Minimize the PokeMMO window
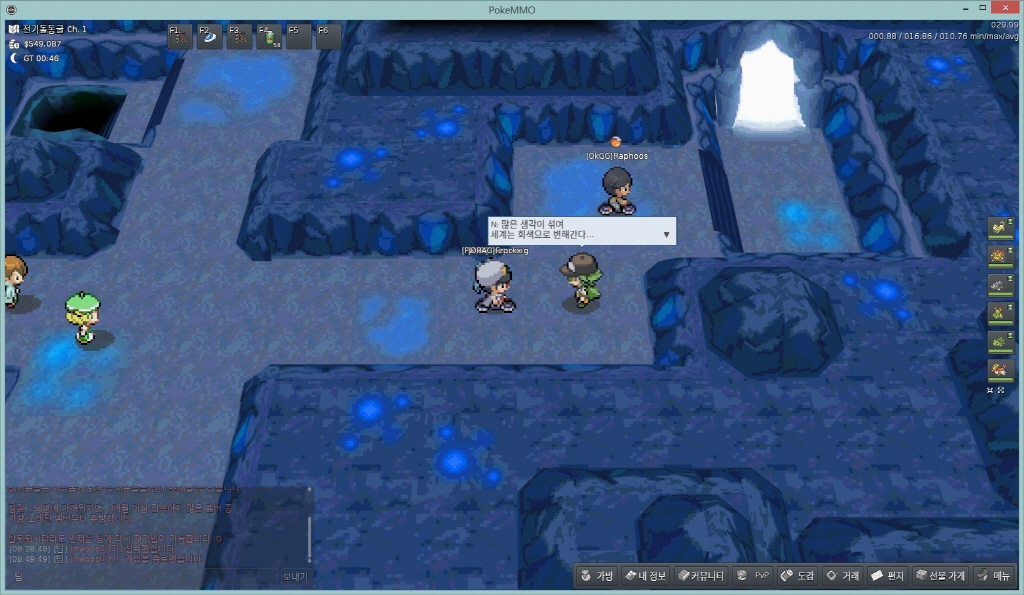 (950, 9)
